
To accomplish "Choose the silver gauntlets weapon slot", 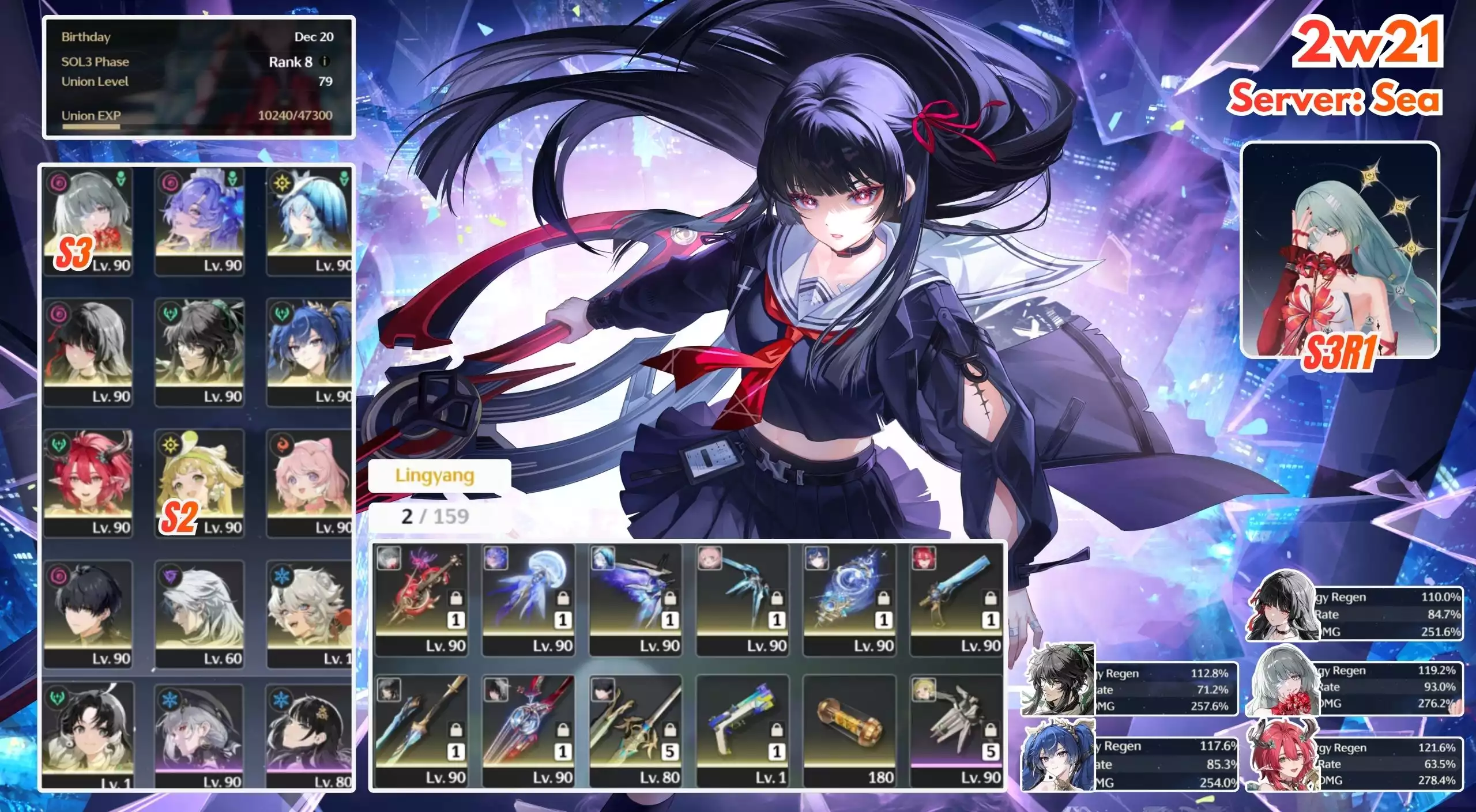I will coord(956,731).
